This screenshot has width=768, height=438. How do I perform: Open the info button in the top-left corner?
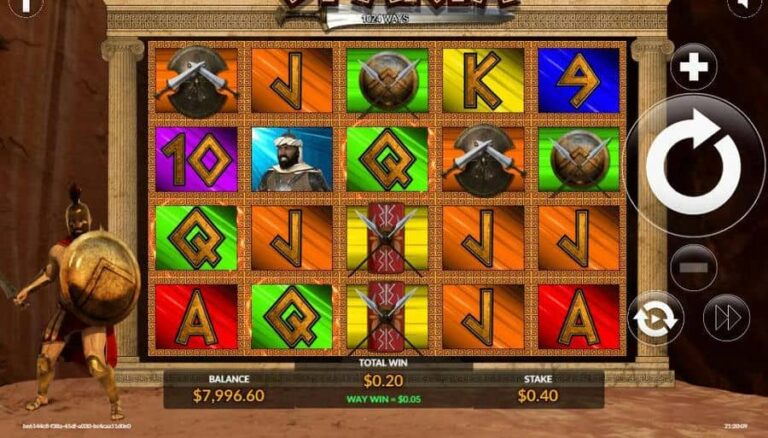pos(24,5)
